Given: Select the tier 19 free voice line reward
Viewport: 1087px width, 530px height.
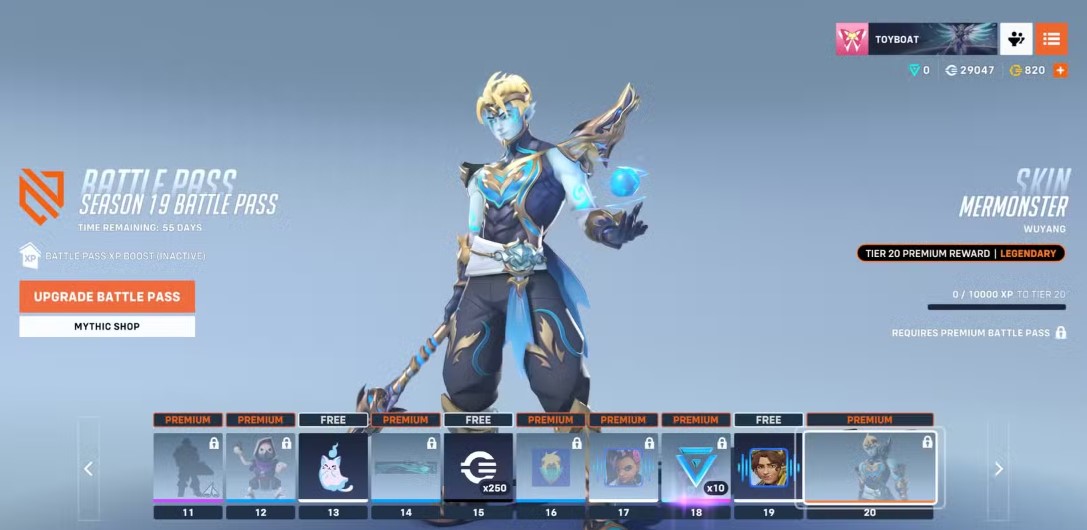Looking at the screenshot, I should (768, 466).
